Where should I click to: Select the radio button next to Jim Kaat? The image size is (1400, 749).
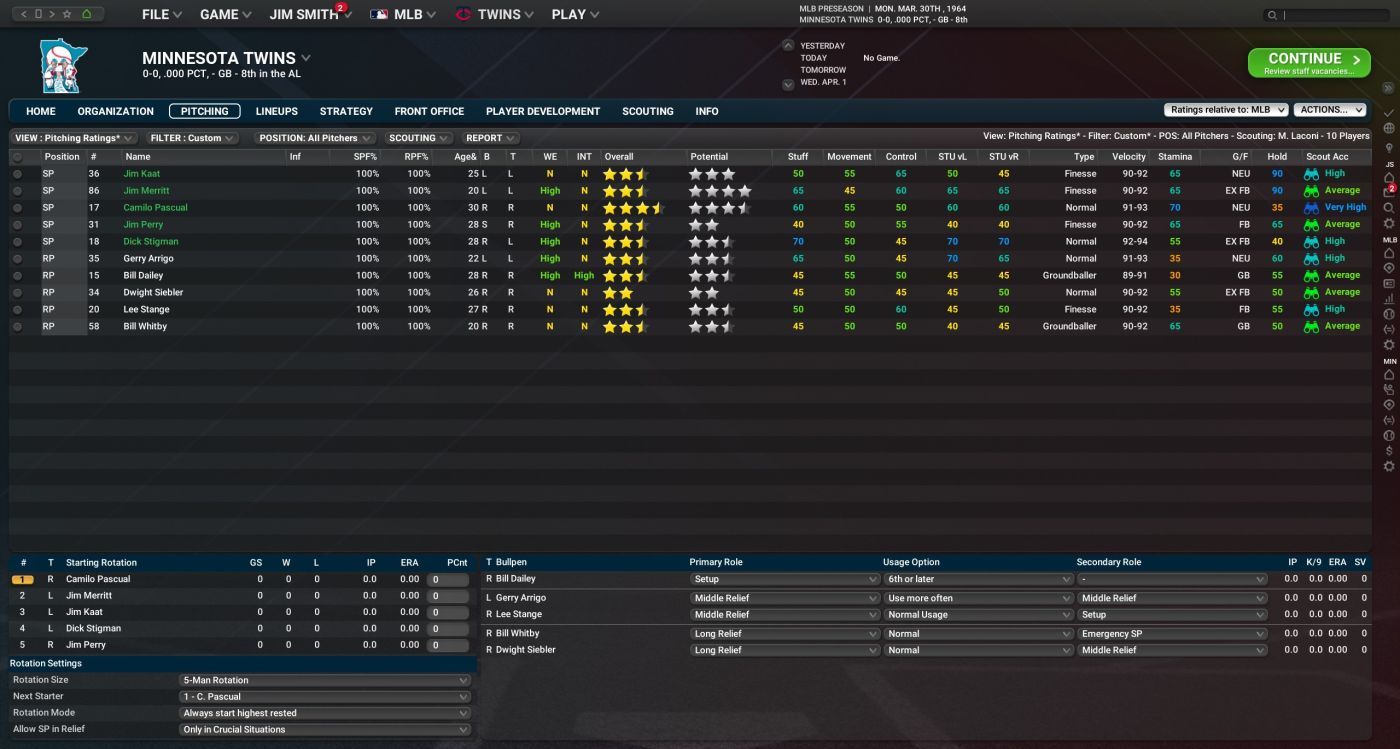pyautogui.click(x=16, y=173)
